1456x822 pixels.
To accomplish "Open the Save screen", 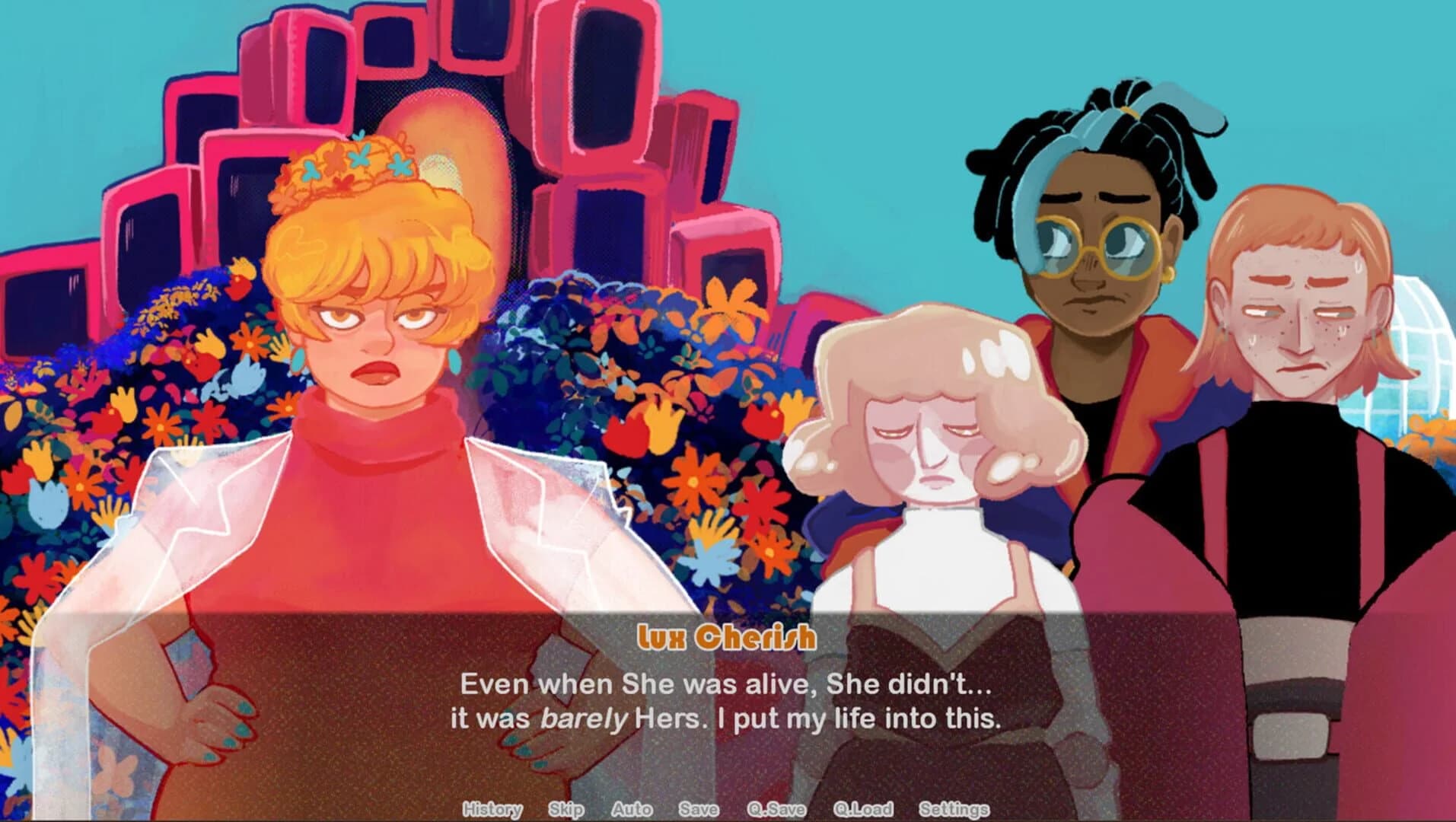I will pos(699,810).
